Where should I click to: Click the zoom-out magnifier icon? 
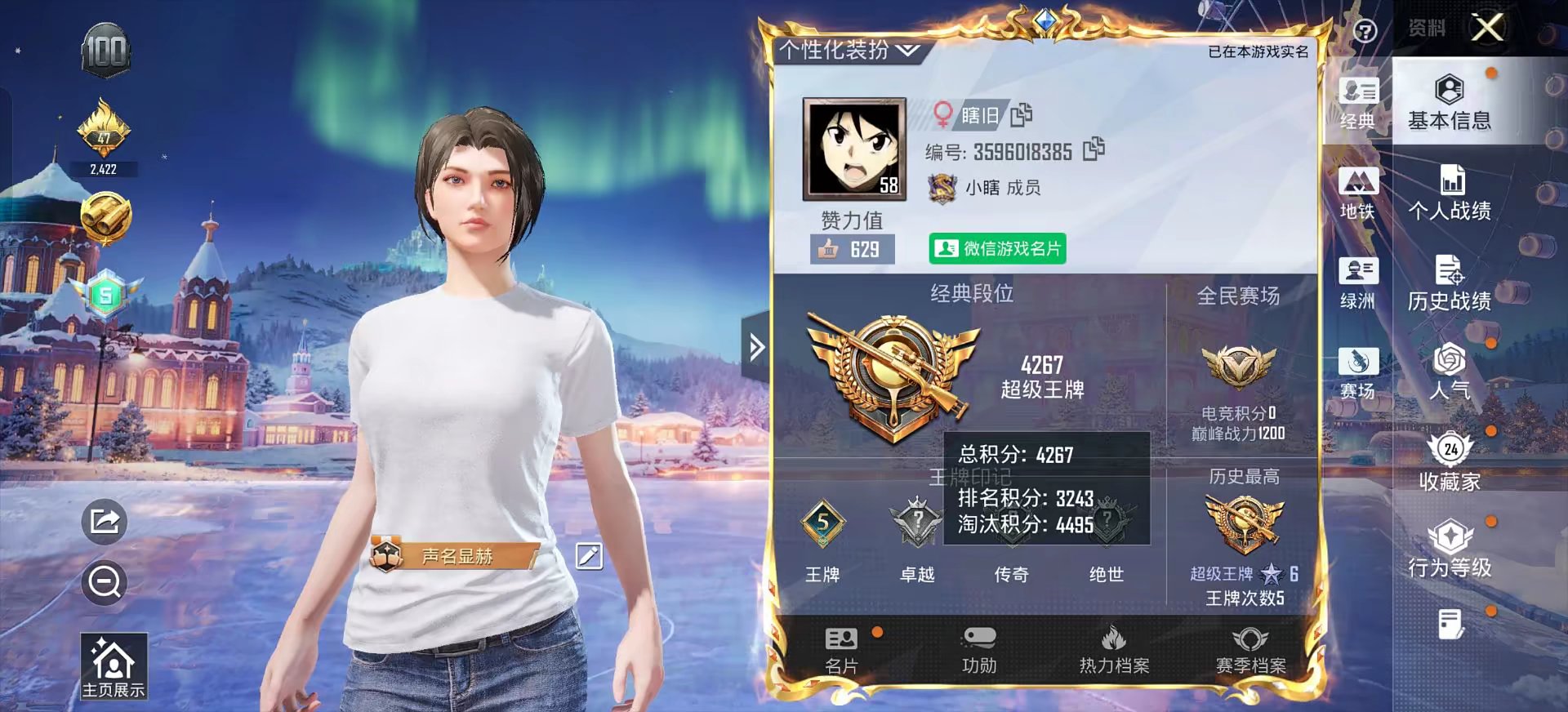[x=105, y=584]
